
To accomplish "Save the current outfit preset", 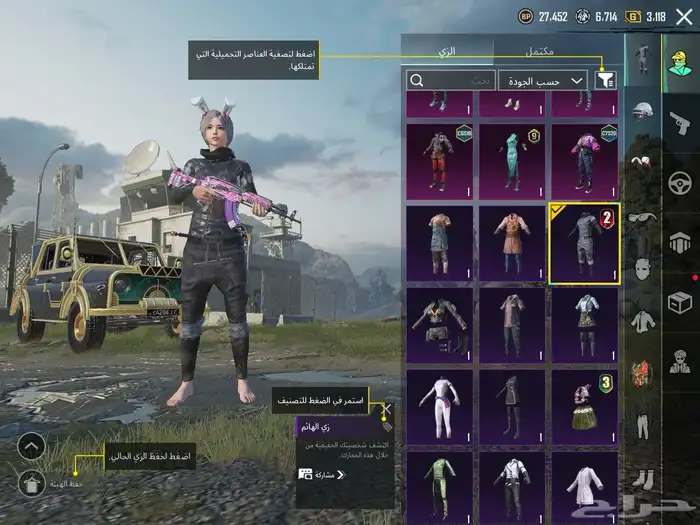I will click(x=32, y=484).
